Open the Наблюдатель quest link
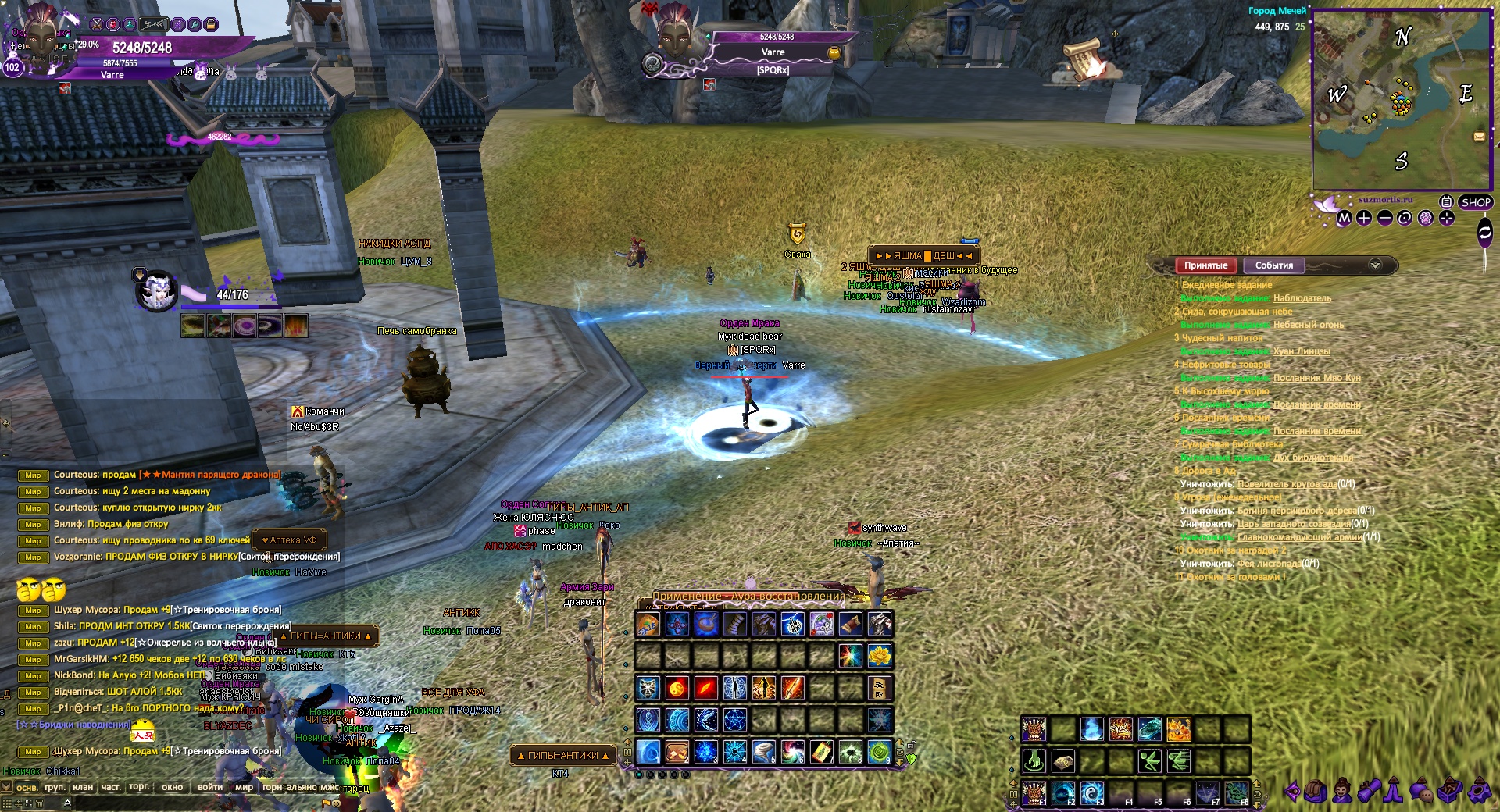The width and height of the screenshot is (1500, 812). click(x=1302, y=298)
